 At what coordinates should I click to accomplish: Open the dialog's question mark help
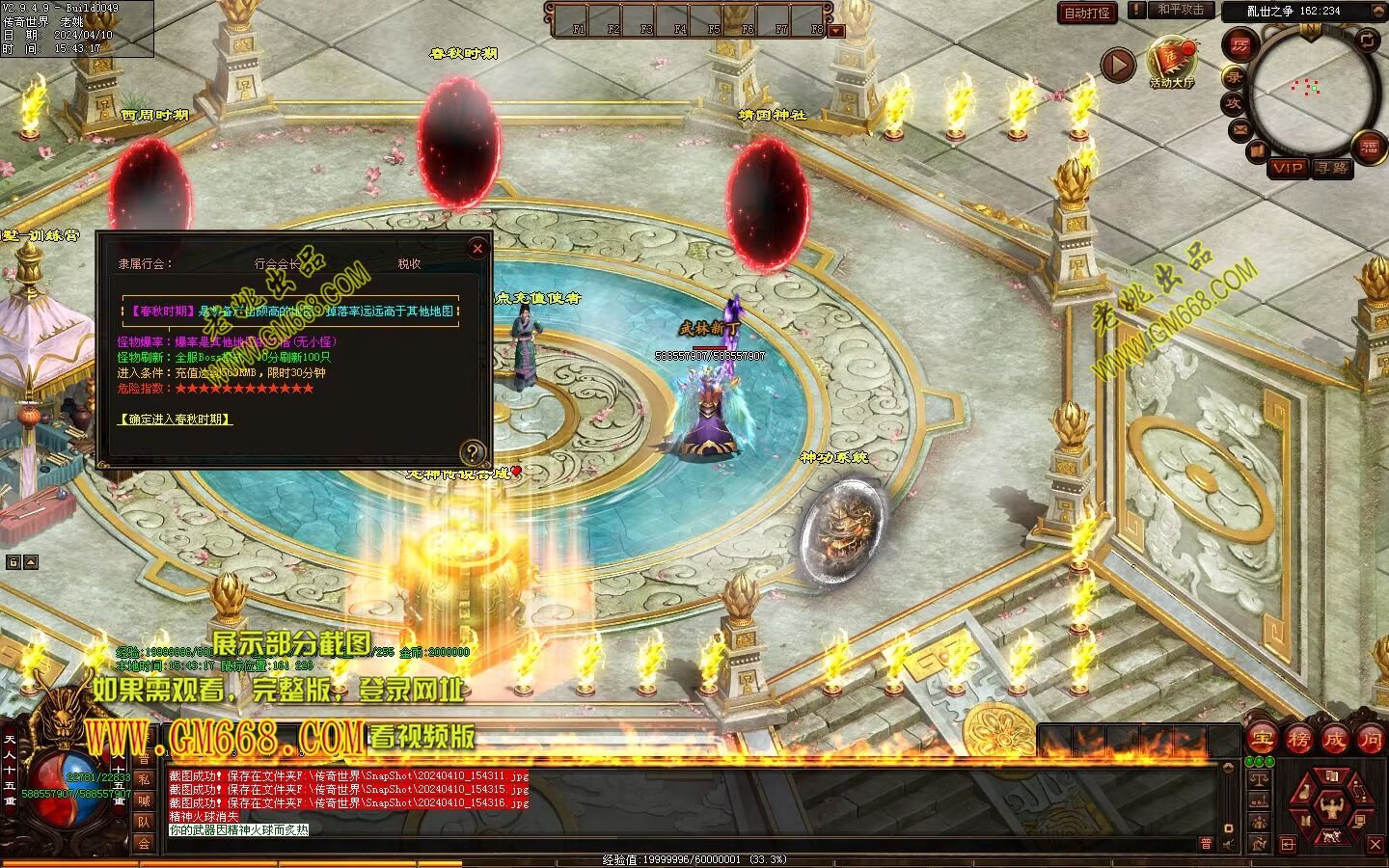pyautogui.click(x=472, y=452)
